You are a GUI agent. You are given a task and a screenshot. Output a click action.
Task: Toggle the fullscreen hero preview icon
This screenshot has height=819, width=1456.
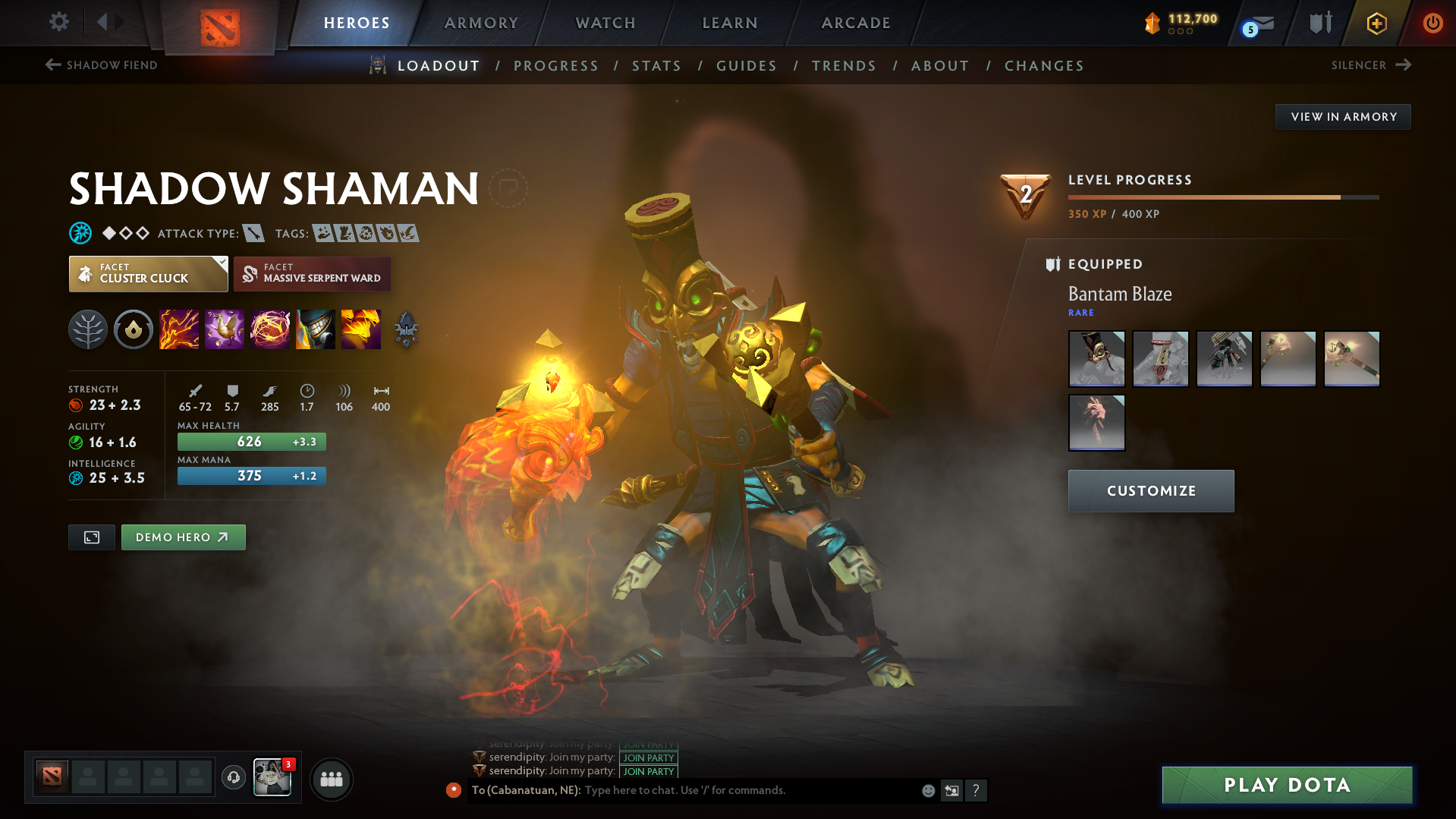click(91, 537)
